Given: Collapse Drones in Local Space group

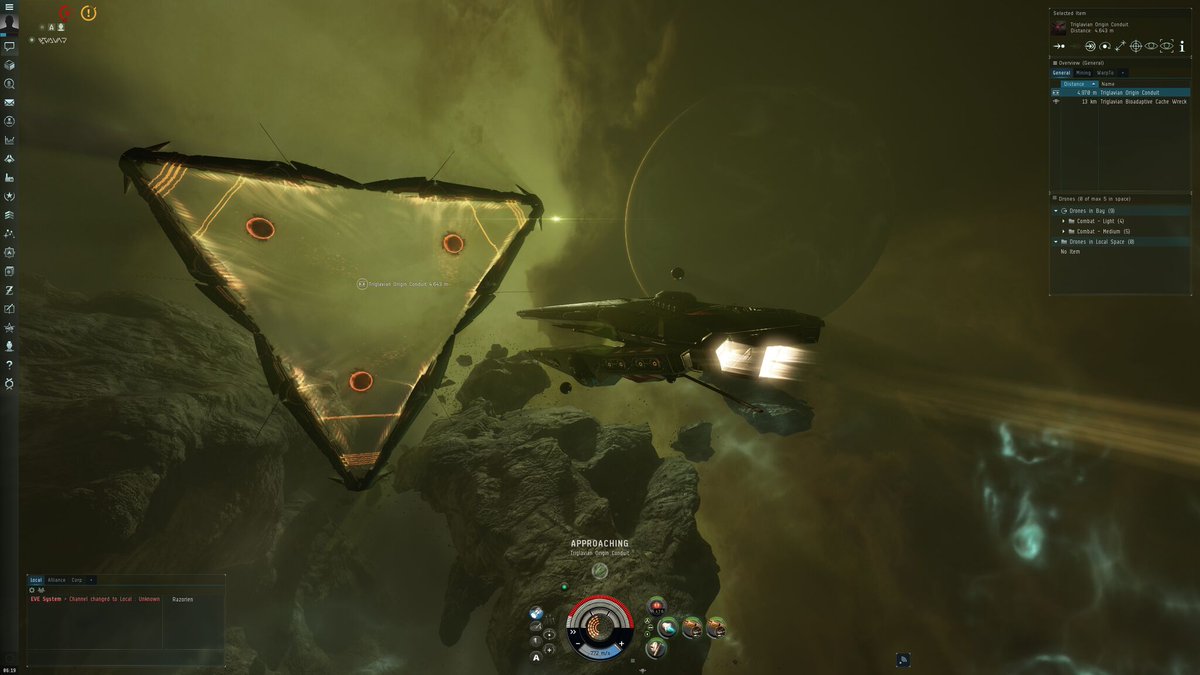Looking at the screenshot, I should pyautogui.click(x=1056, y=242).
